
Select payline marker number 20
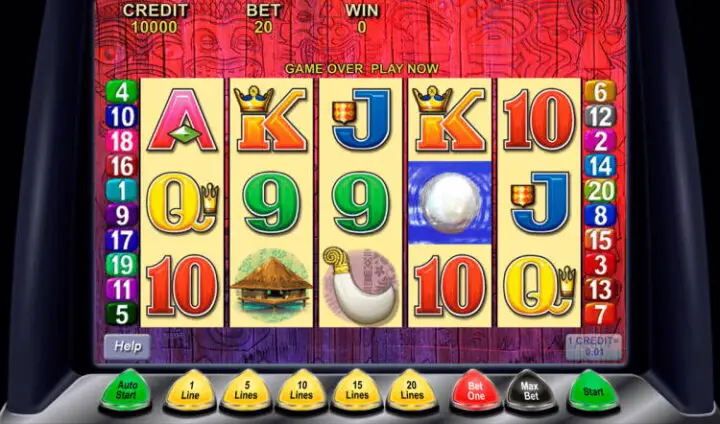[599, 191]
